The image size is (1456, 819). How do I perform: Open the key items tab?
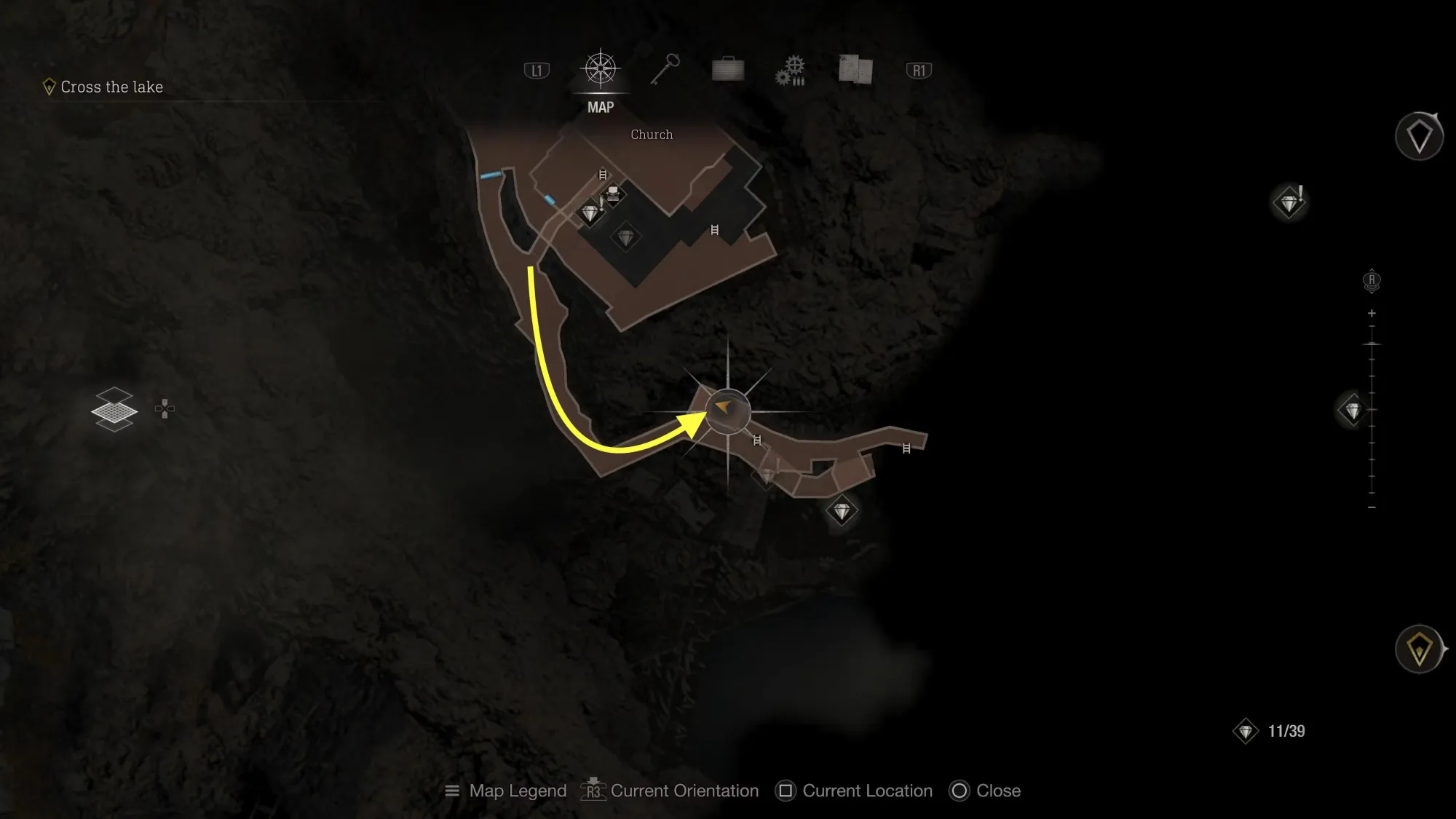click(x=665, y=70)
